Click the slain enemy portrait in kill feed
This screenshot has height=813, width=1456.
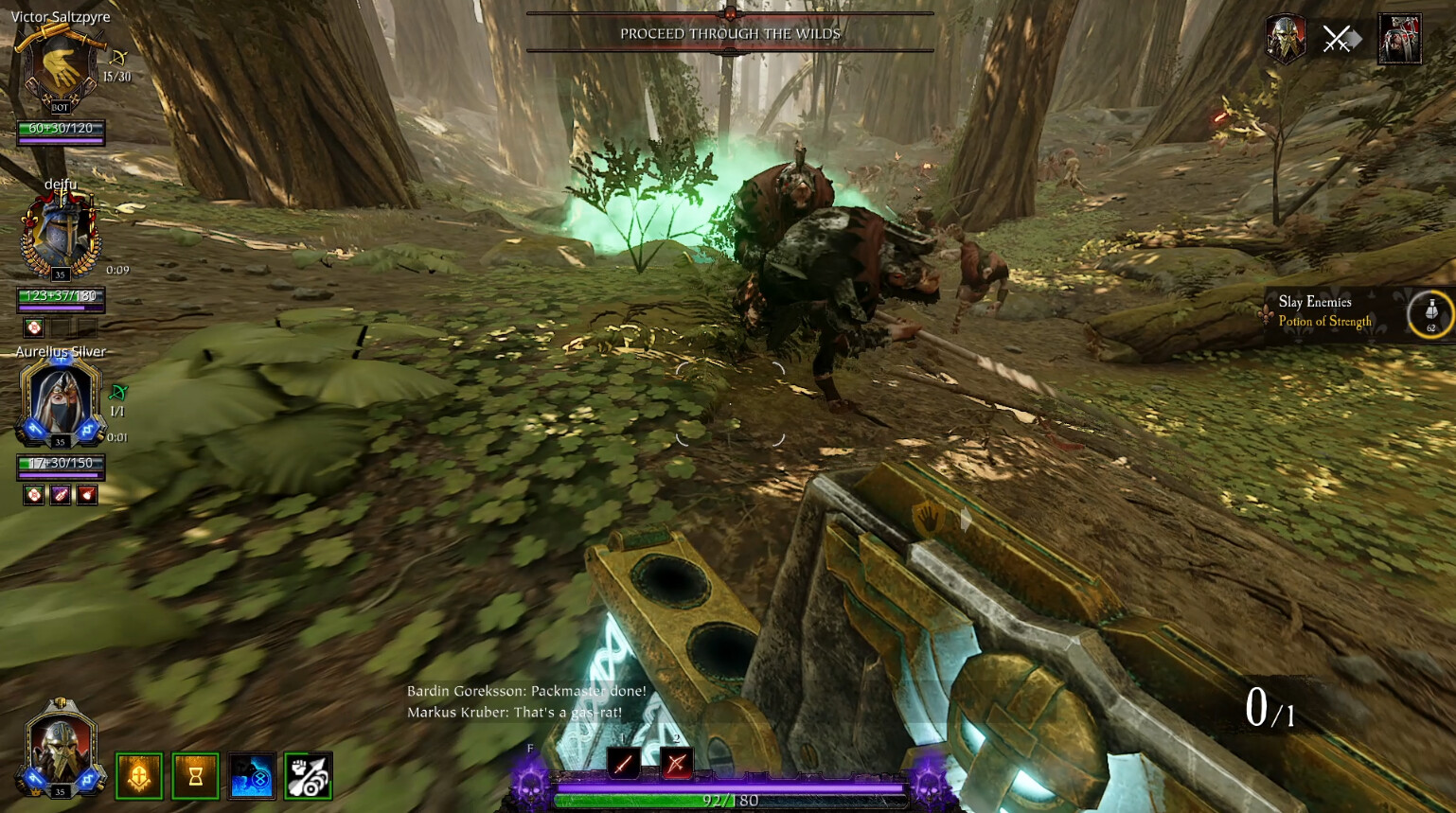click(x=1399, y=40)
